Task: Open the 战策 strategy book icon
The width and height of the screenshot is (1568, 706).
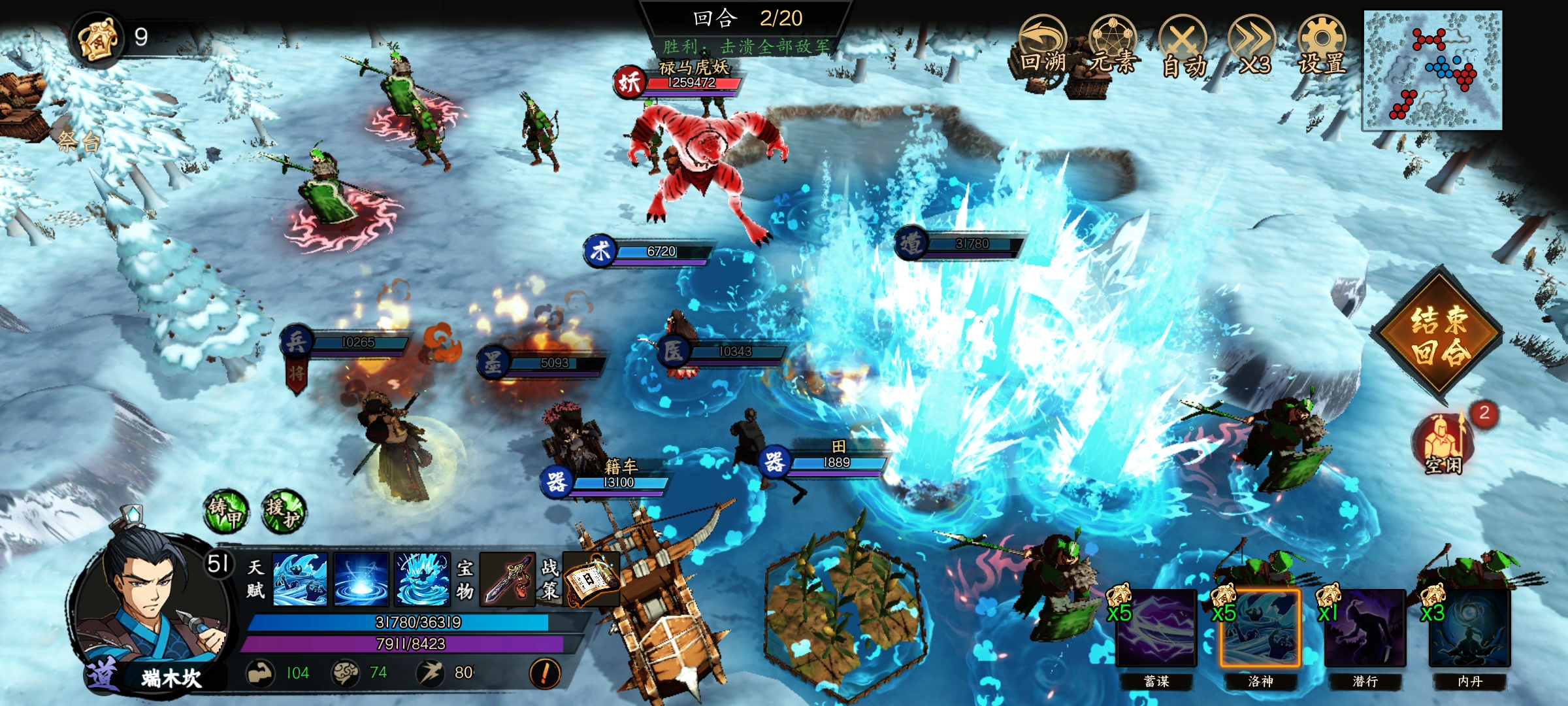Action: pyautogui.click(x=591, y=579)
